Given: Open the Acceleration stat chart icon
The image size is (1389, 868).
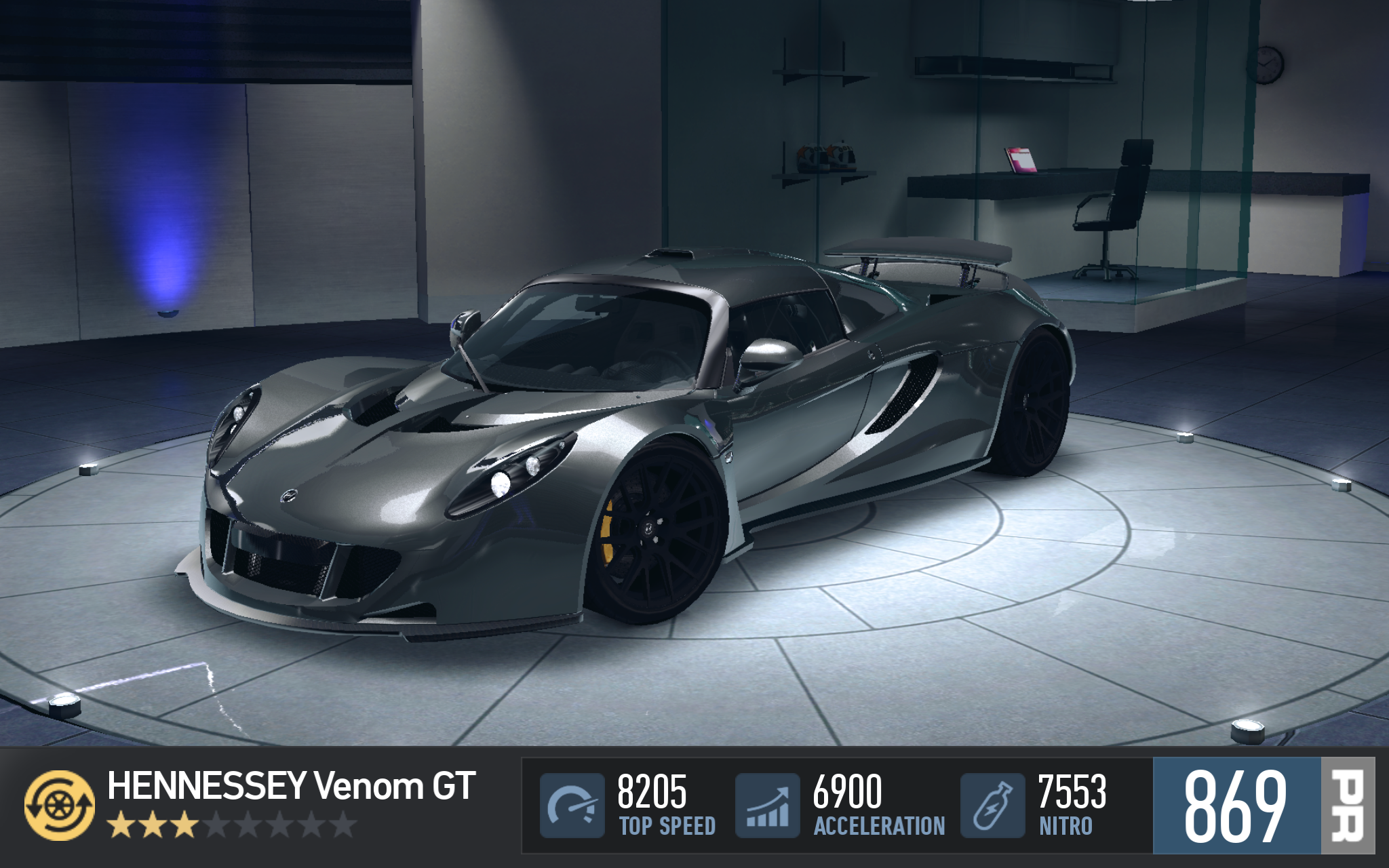Looking at the screenshot, I should [x=767, y=805].
